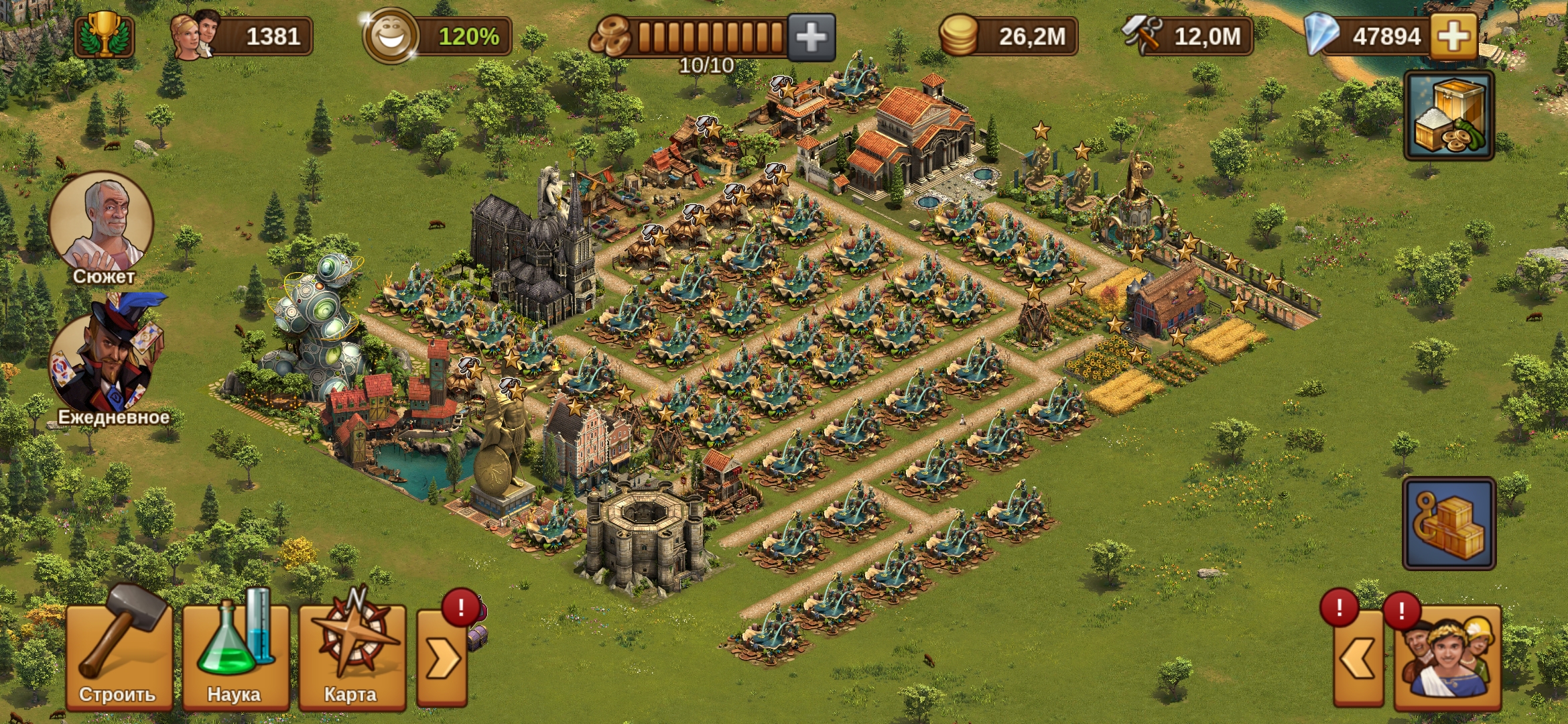Image resolution: width=1568 pixels, height=724 pixels.
Task: Open the anchor and crates harbor icon
Action: (1449, 523)
